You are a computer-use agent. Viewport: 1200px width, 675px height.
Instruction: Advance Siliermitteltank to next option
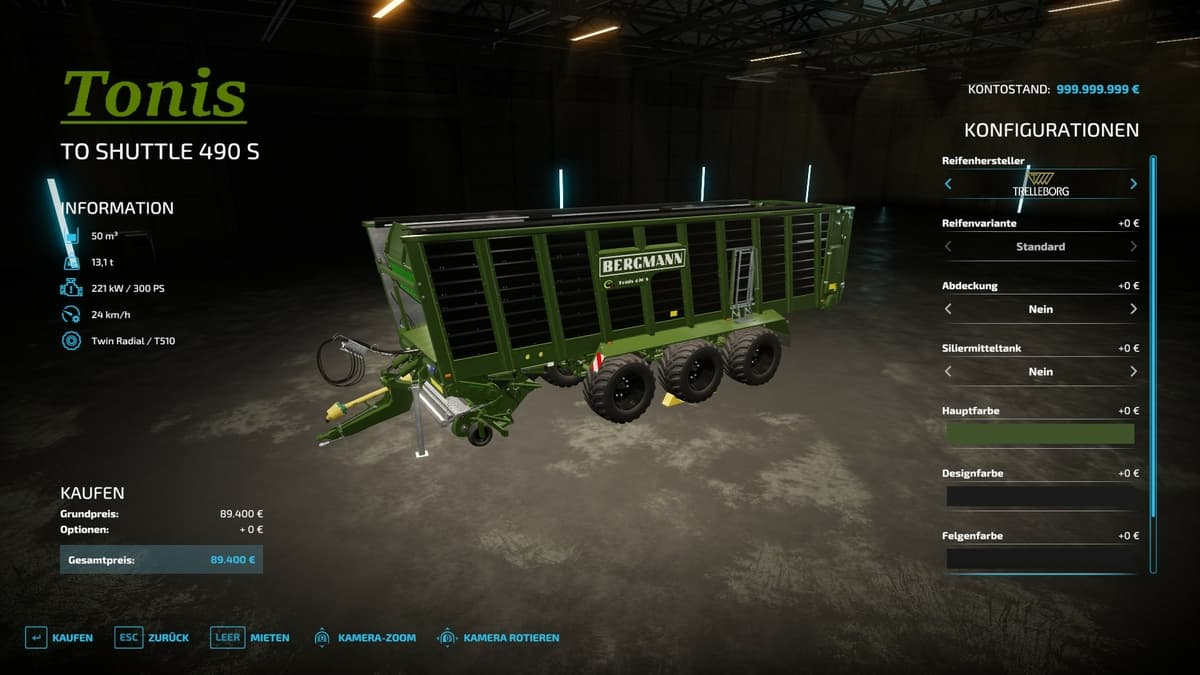[x=1133, y=371]
